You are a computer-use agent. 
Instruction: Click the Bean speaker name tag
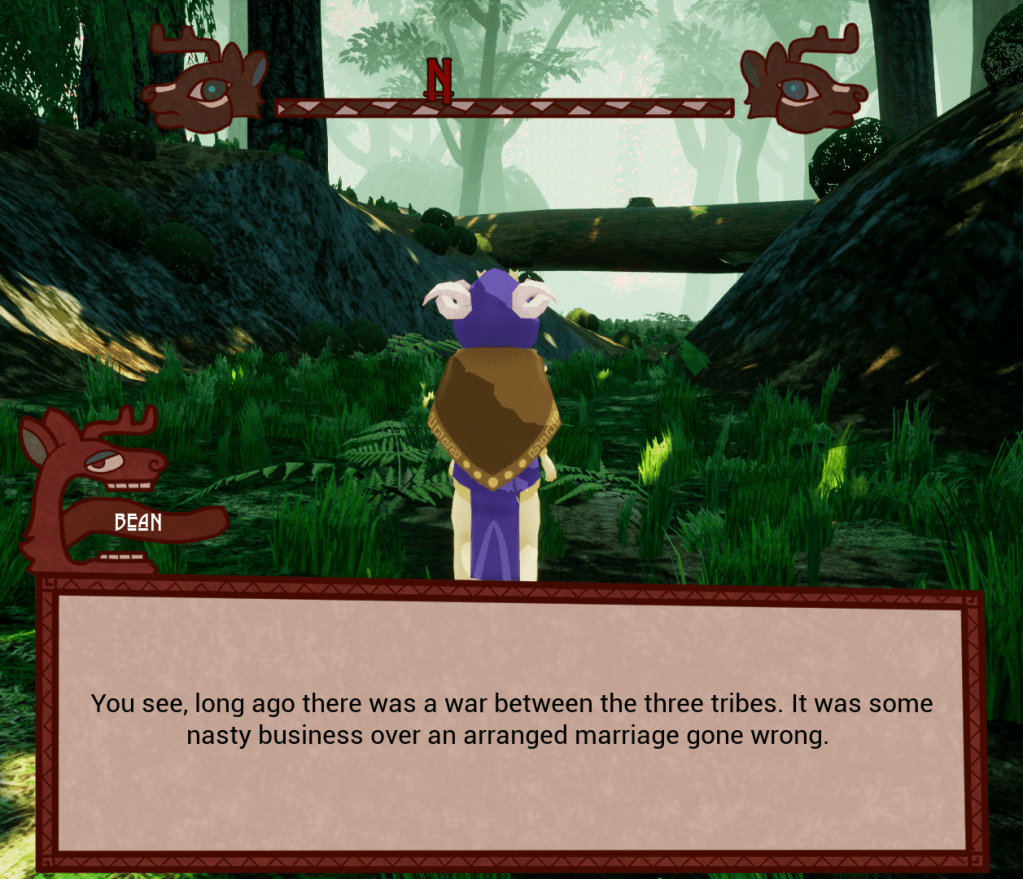(138, 522)
